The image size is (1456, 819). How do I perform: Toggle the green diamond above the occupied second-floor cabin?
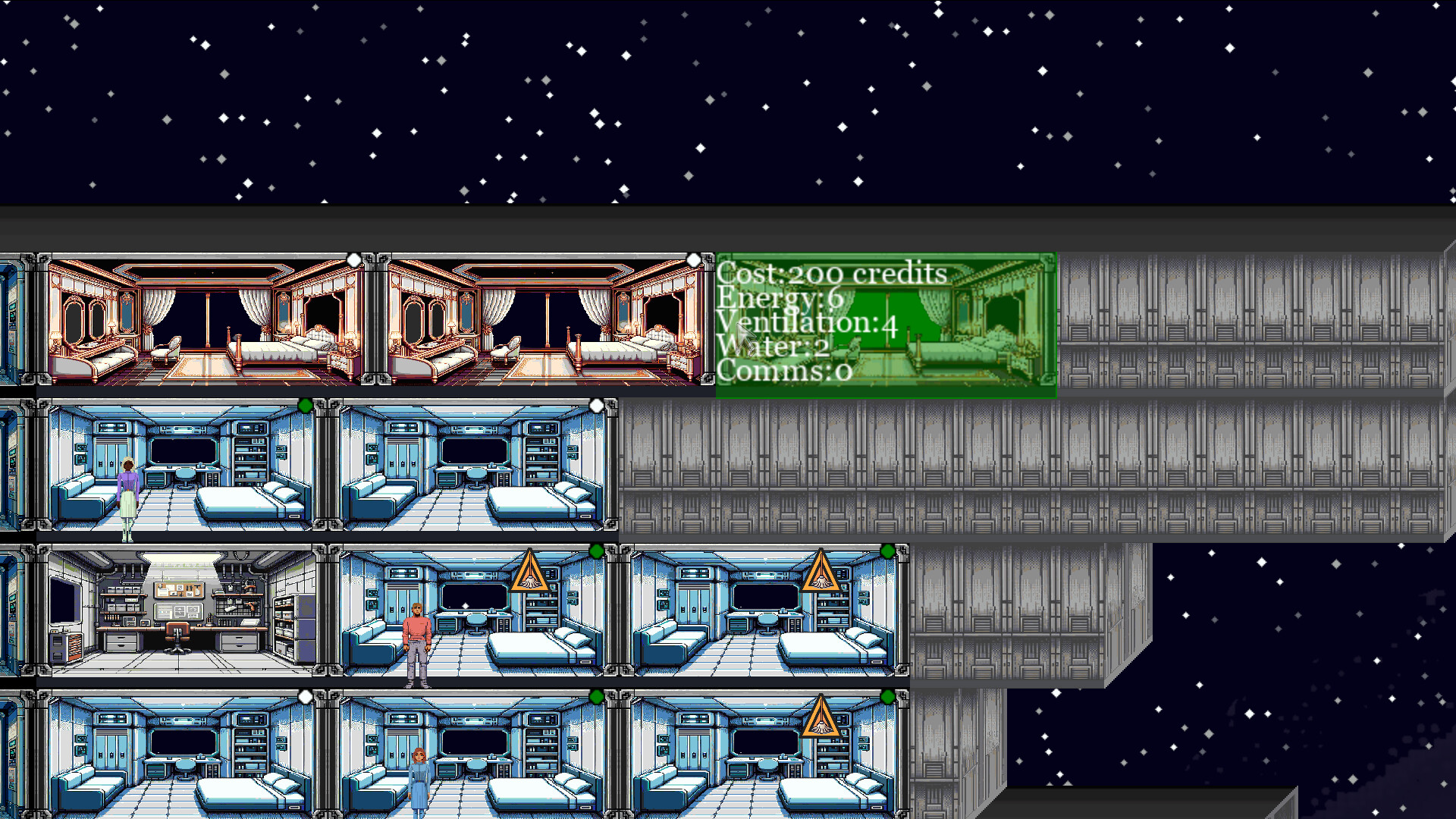305,406
